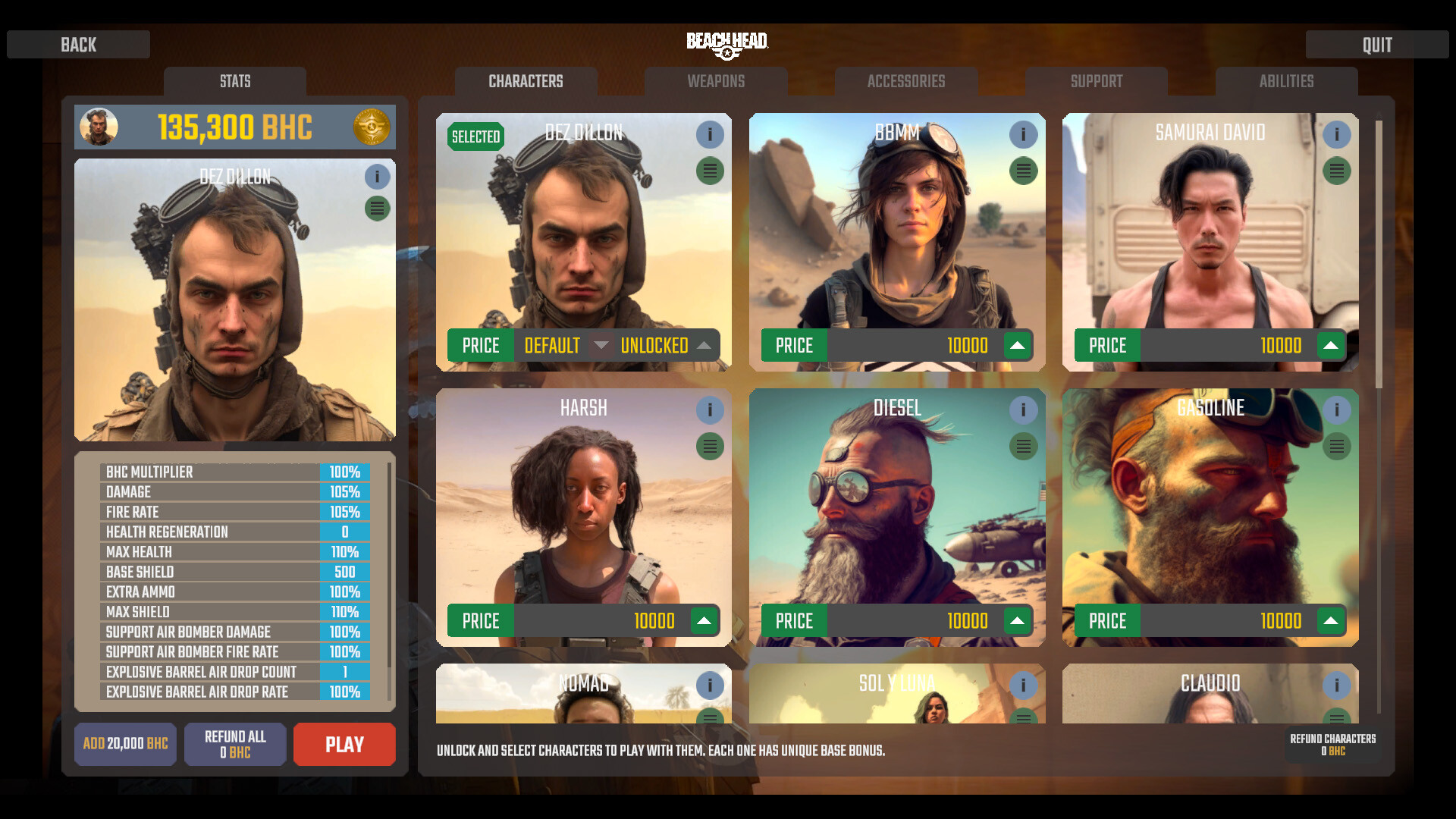
Task: Open the Harsh character info icon
Action: click(711, 410)
